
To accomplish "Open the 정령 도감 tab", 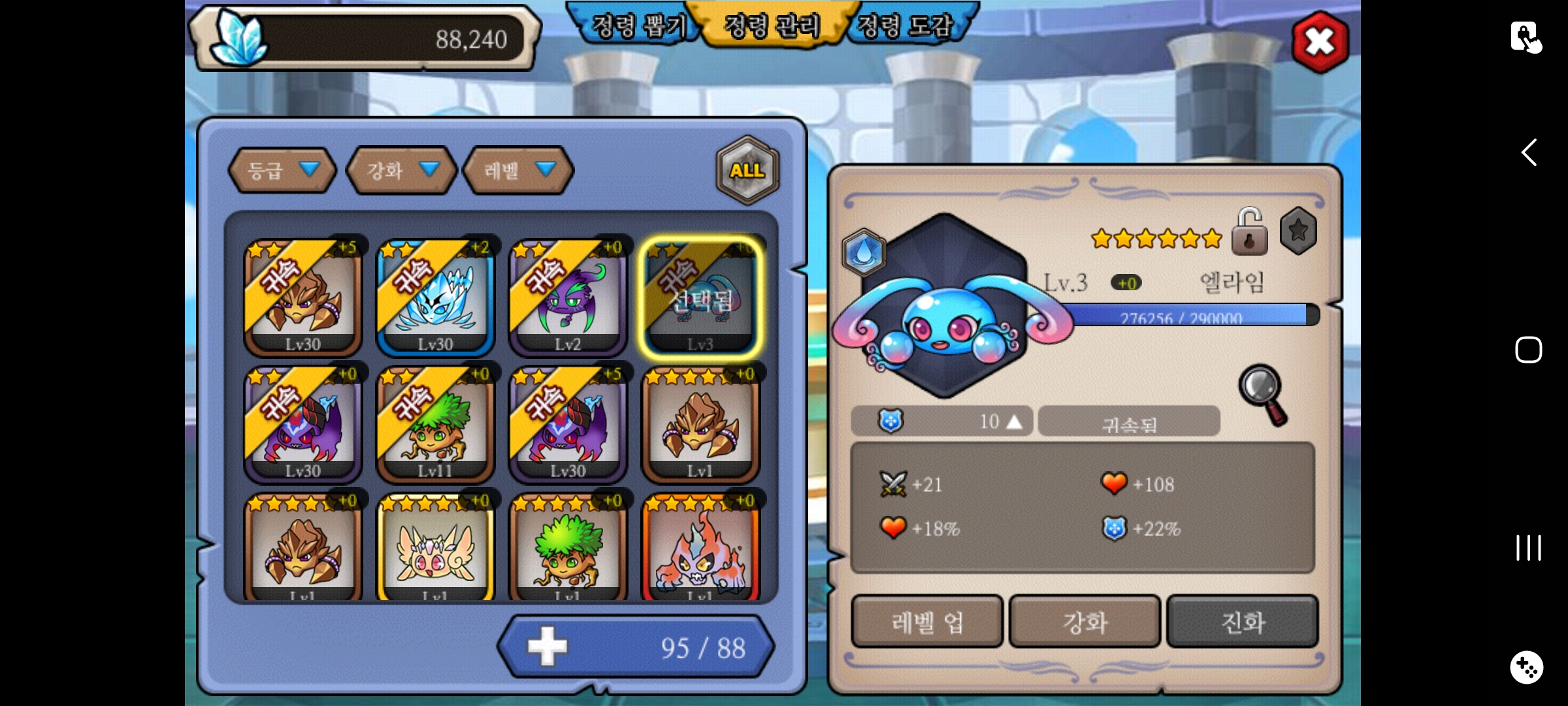I will tap(905, 26).
